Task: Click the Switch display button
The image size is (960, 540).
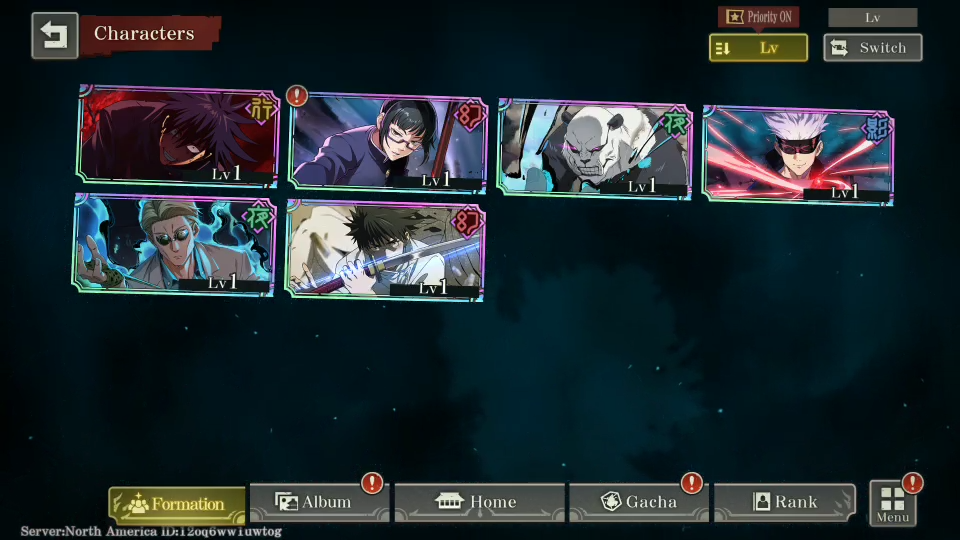Action: tap(872, 48)
